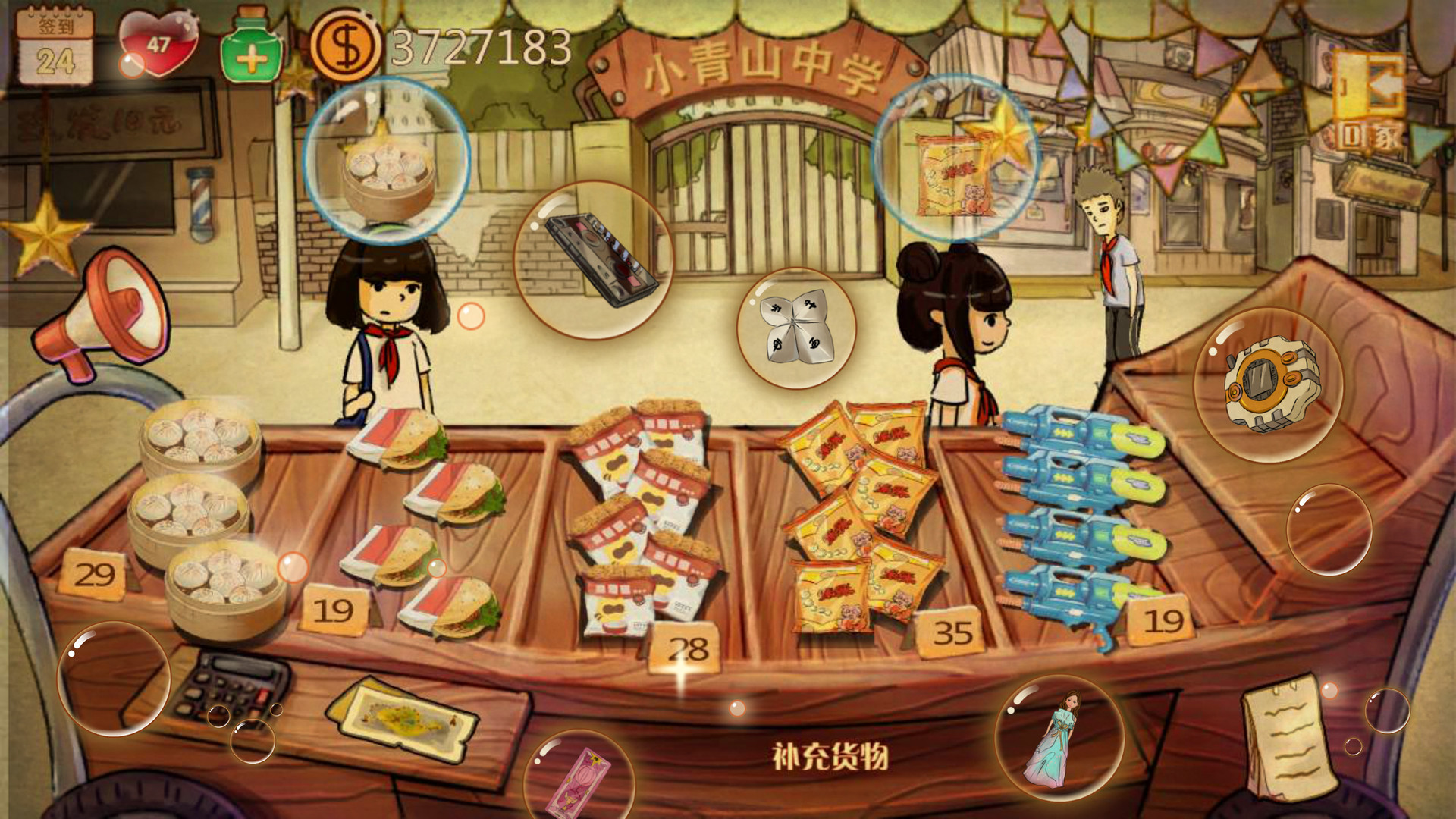Click the heart showing 47 energy
1456x819 pixels.
[x=155, y=42]
